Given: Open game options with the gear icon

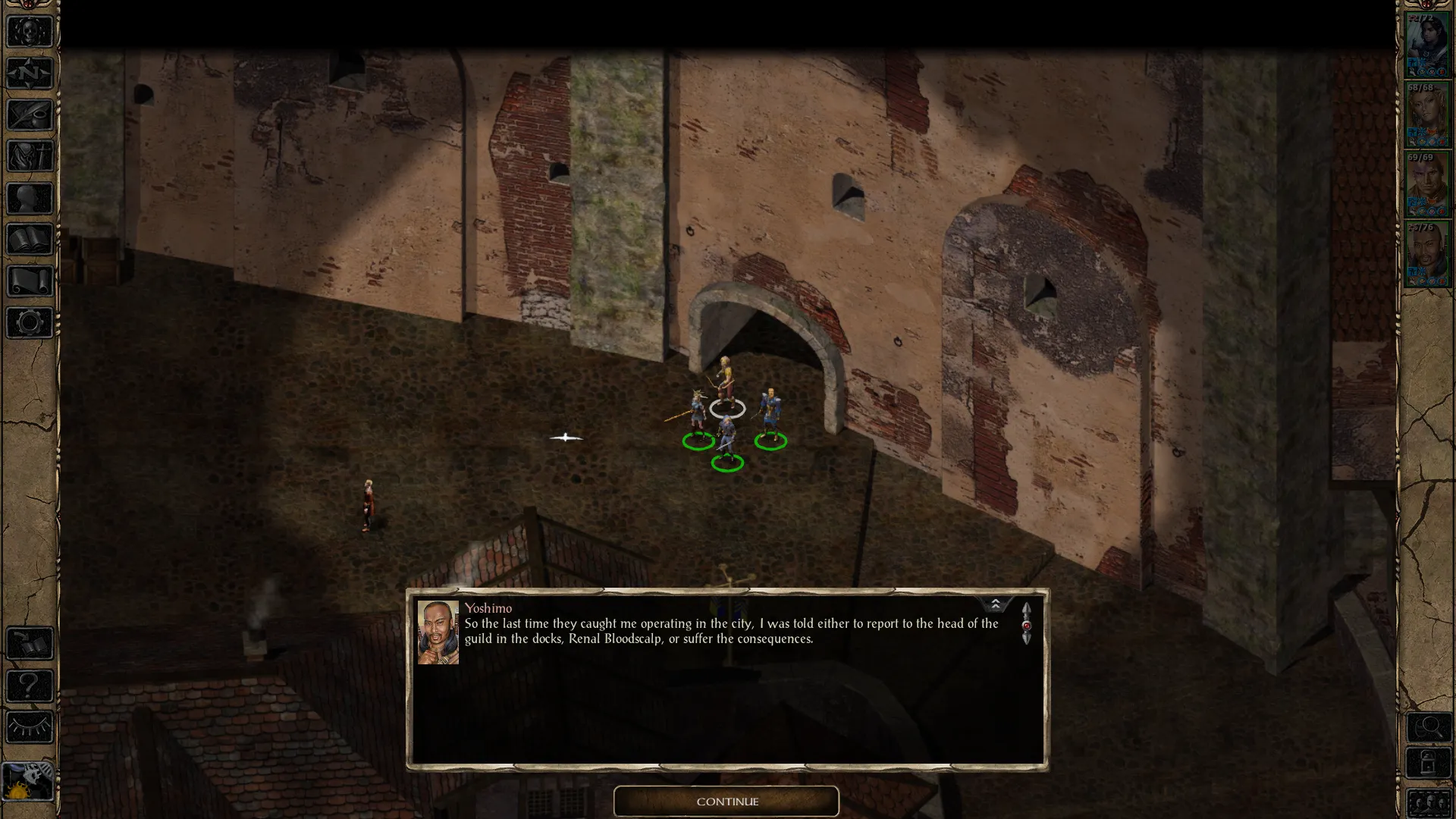Looking at the screenshot, I should pos(30,323).
